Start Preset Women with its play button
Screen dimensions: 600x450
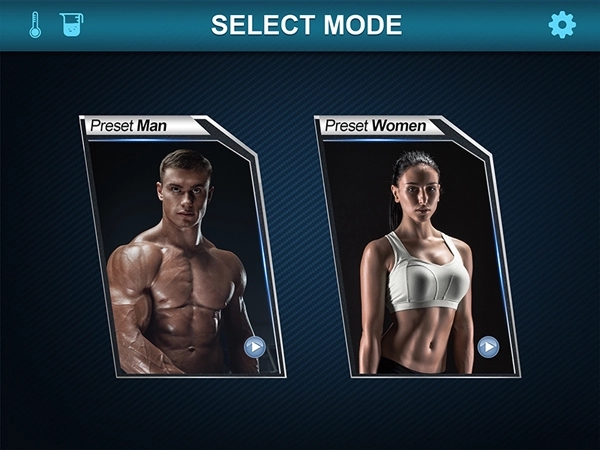488,347
